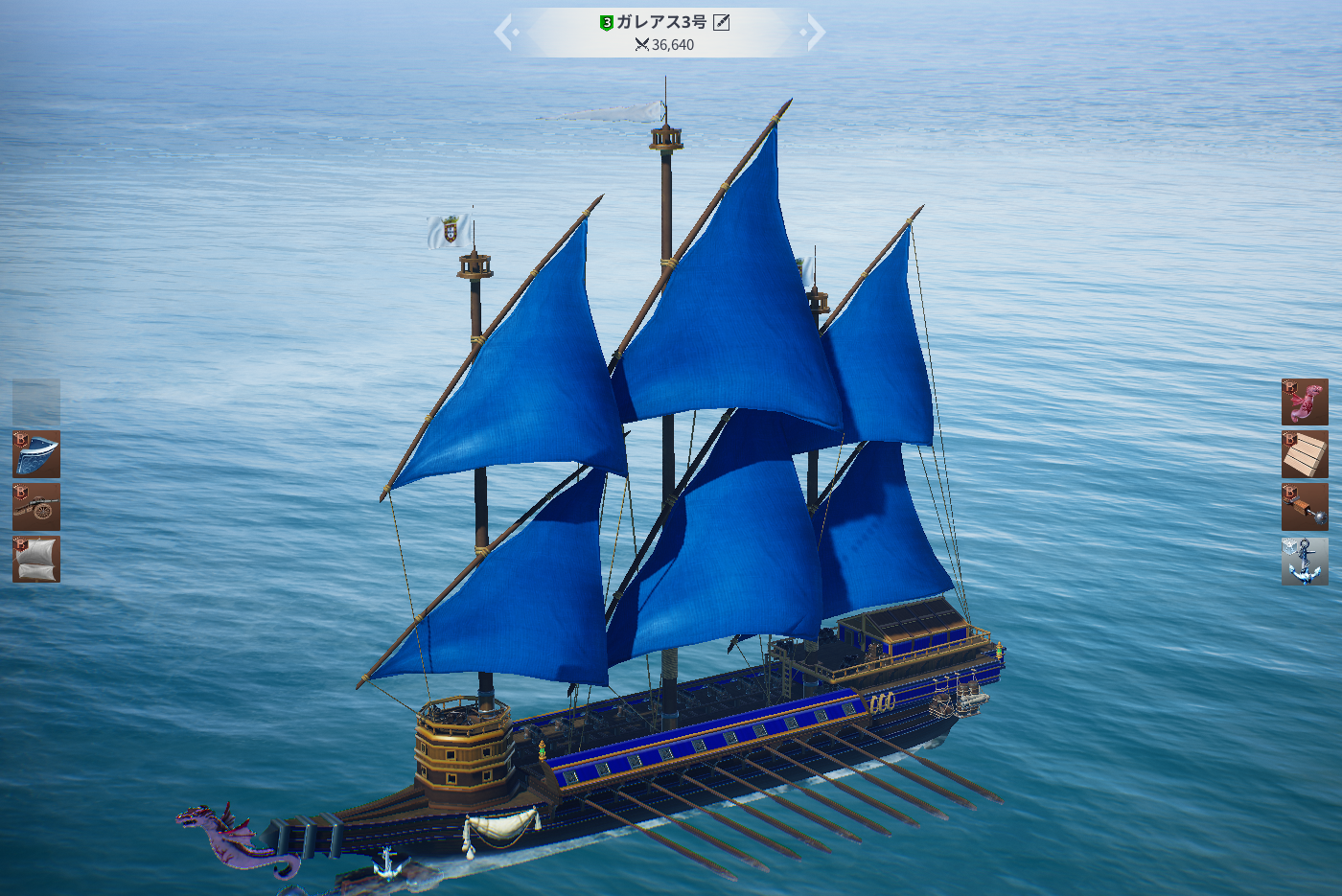The height and width of the screenshot is (896, 1342).
Task: Select the spiked ball ram slot
Action: [x=1305, y=507]
